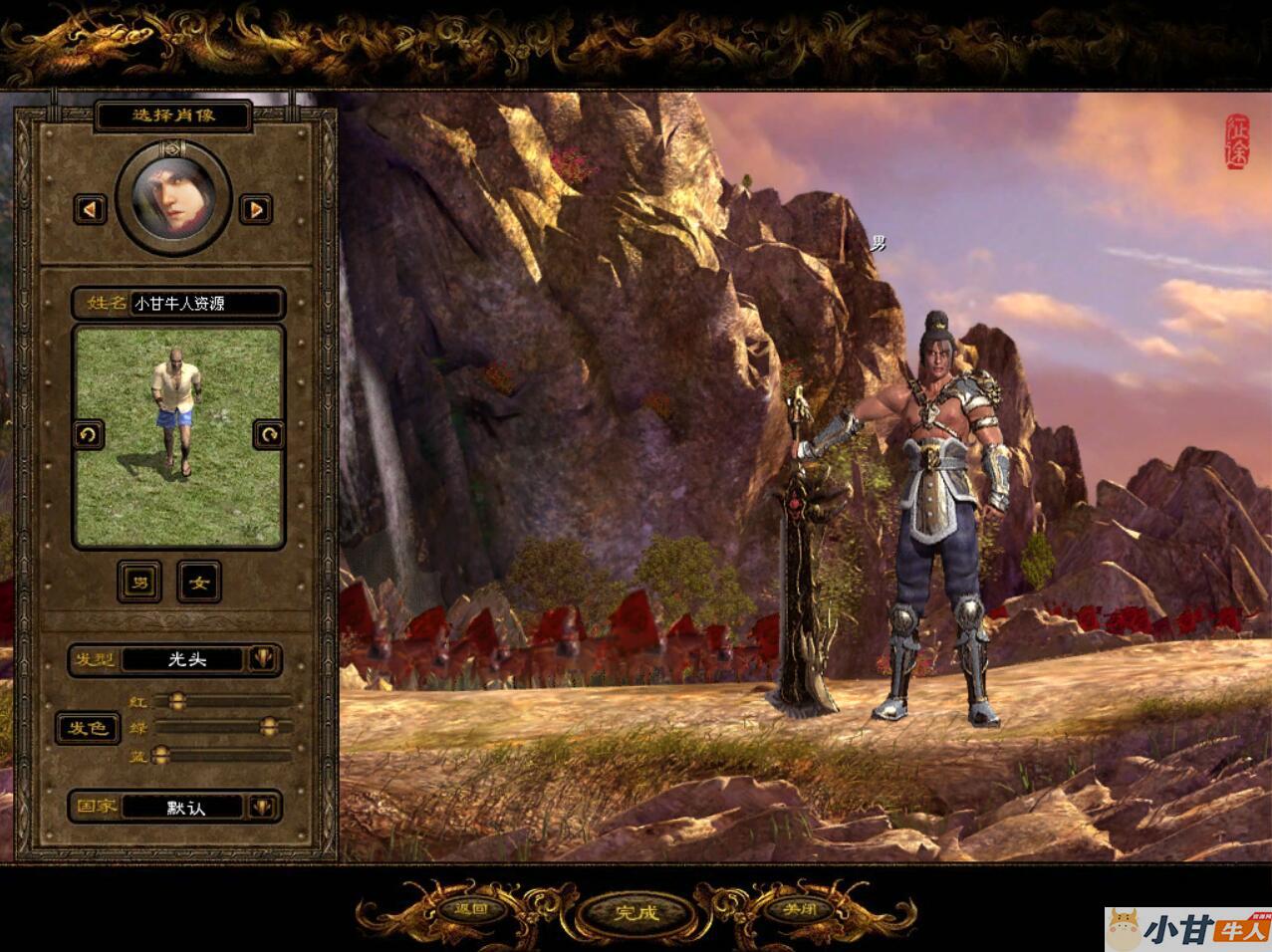Close the screen with the 关闭 button
1272x952 pixels.
799,908
